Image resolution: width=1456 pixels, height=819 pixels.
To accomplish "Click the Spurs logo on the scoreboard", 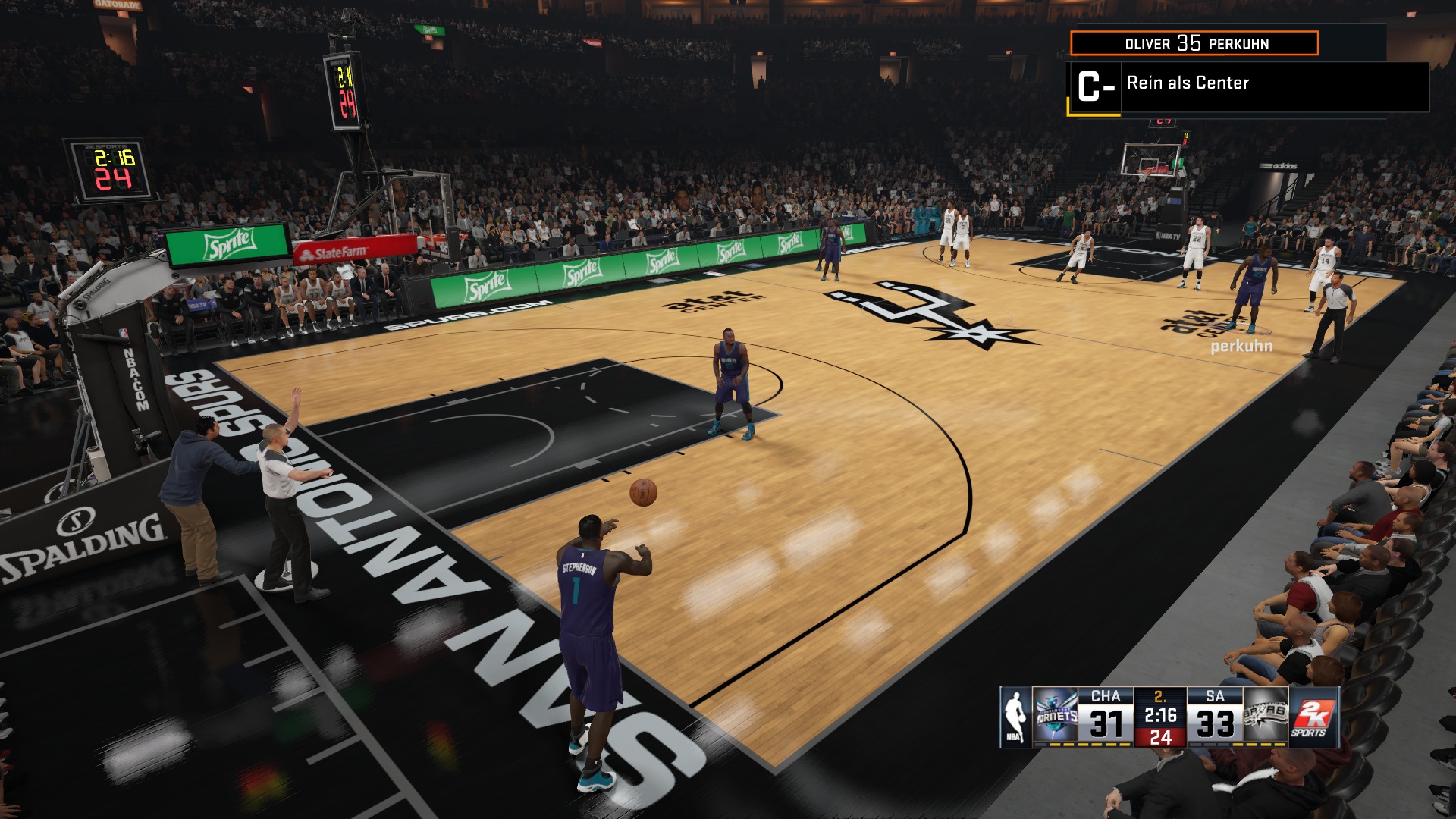I will click(1266, 717).
